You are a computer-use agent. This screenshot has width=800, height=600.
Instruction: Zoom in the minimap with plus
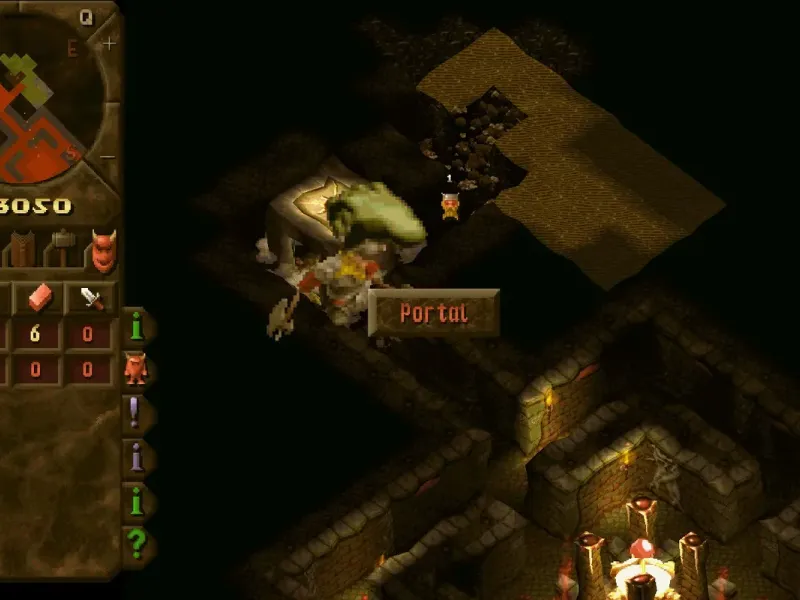tap(108, 42)
